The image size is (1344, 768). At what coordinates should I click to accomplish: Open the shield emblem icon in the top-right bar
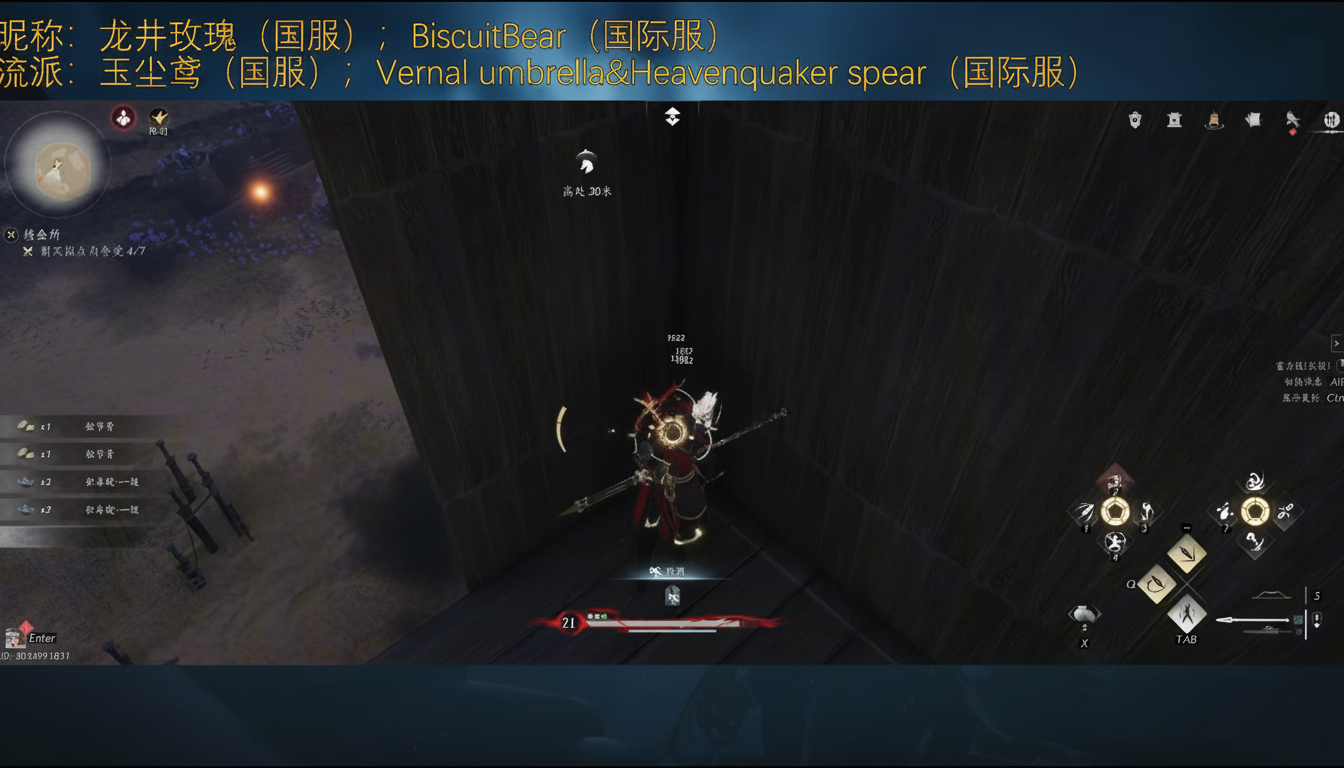(1134, 119)
